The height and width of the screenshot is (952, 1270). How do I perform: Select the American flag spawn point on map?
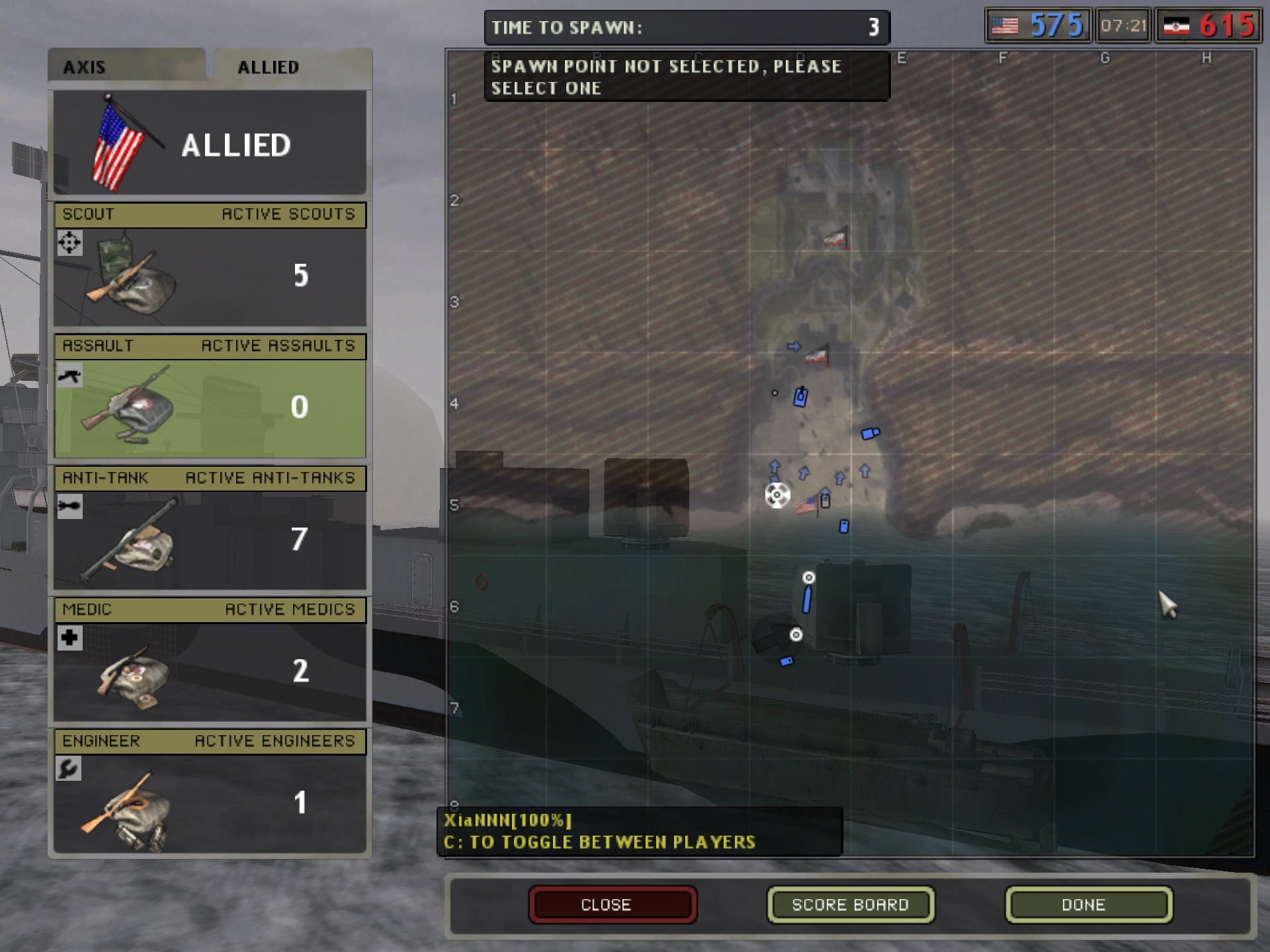point(807,506)
